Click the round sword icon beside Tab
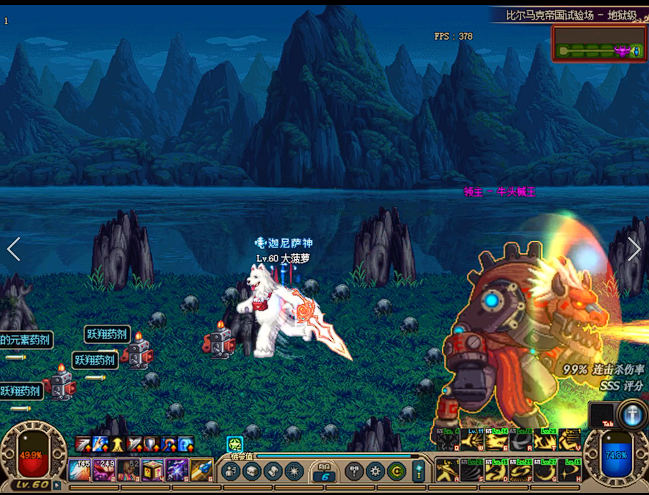Image resolution: width=649 pixels, height=495 pixels. (632, 413)
